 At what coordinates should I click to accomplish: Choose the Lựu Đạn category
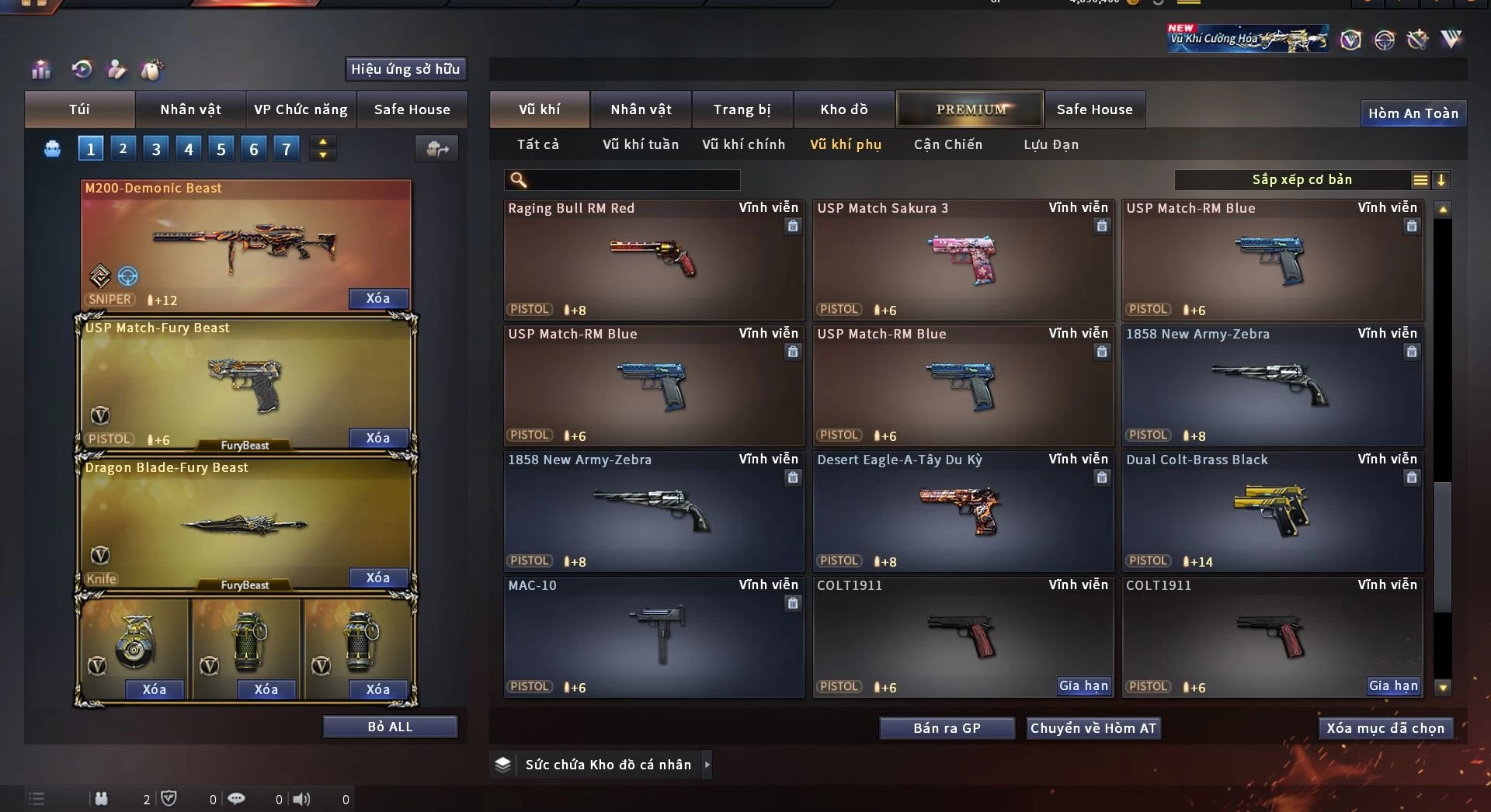[1051, 144]
